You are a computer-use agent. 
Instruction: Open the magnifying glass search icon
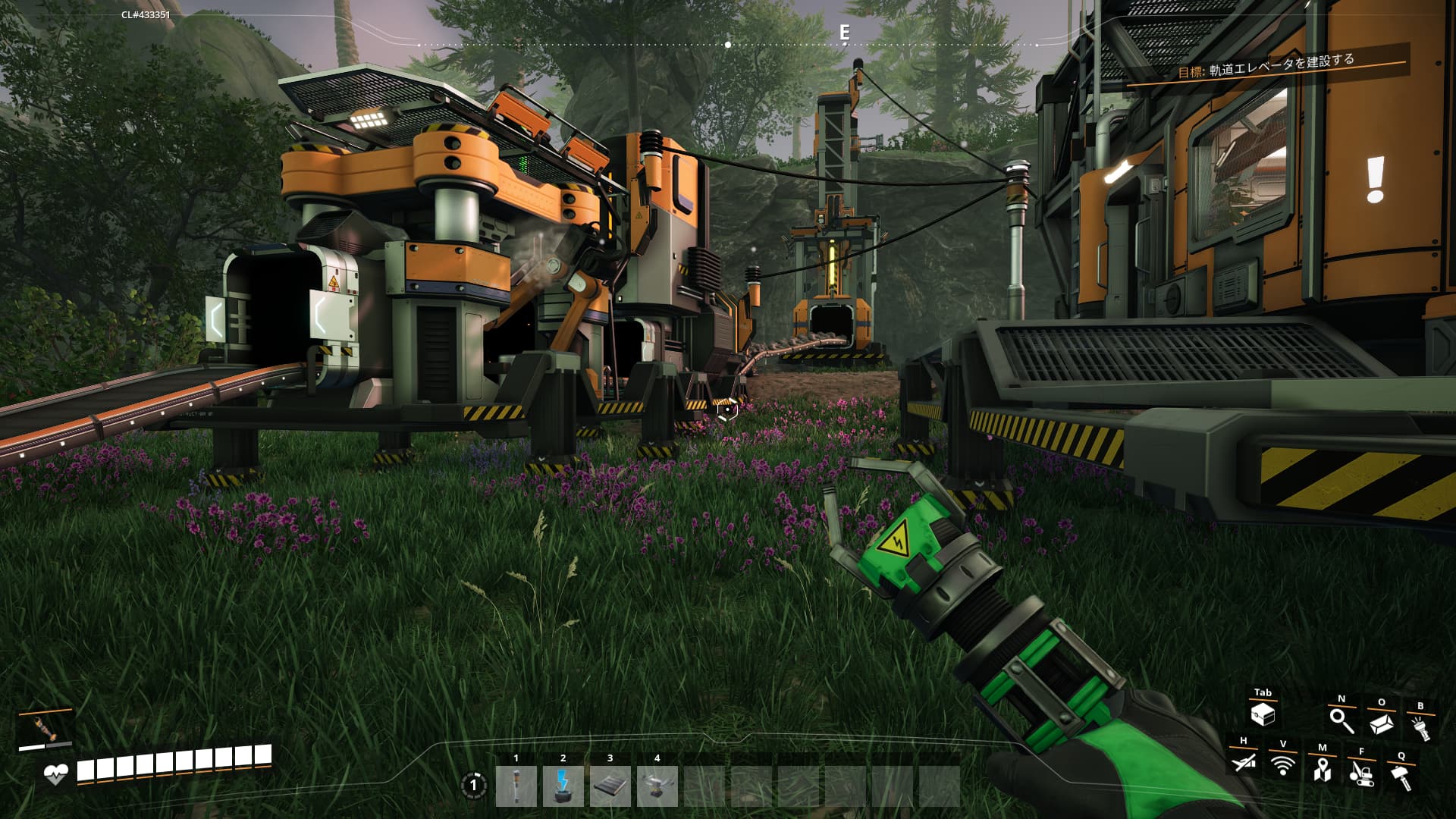(1341, 720)
